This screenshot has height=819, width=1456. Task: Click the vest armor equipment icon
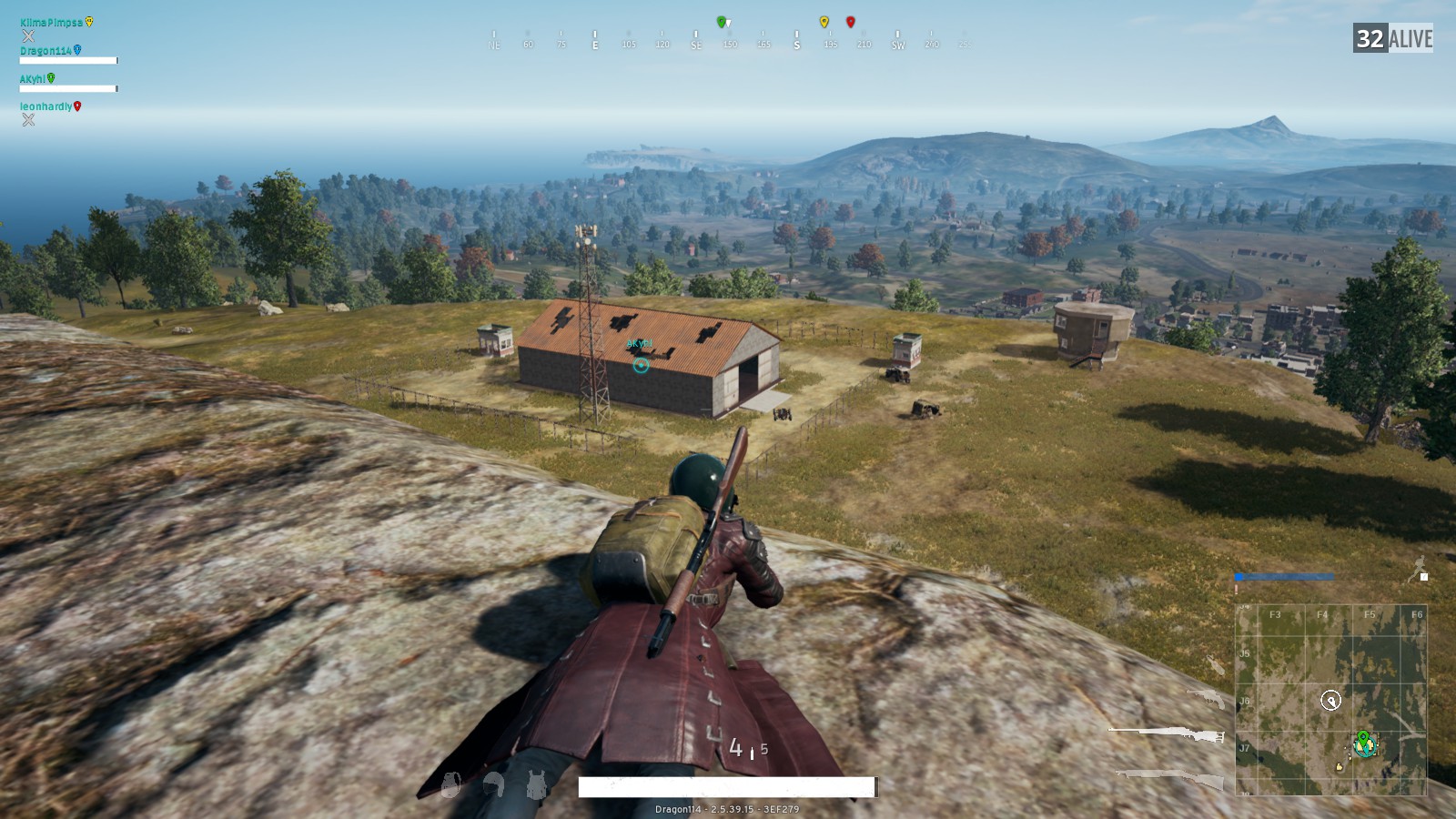(537, 784)
